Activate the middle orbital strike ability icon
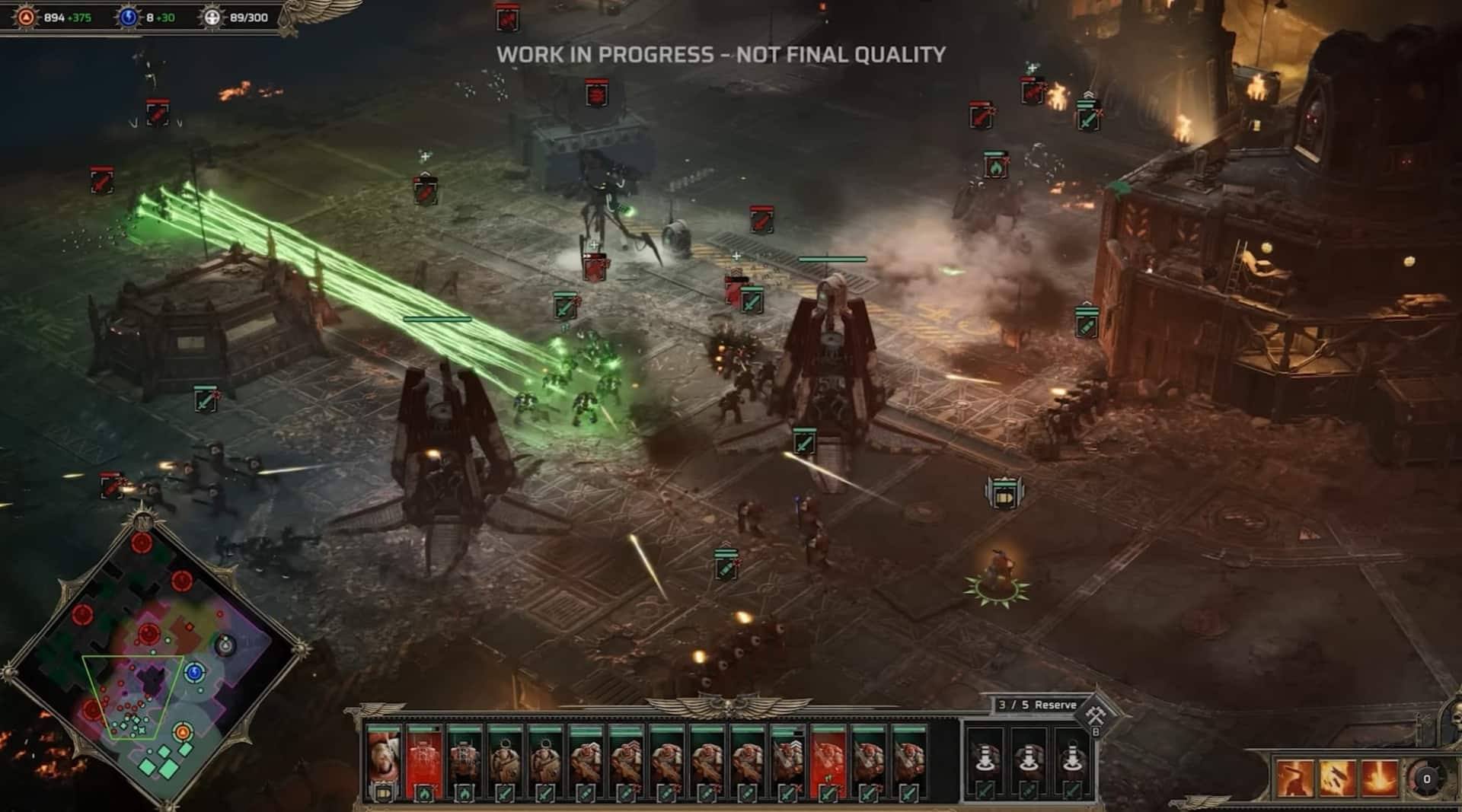 pos(1338,778)
